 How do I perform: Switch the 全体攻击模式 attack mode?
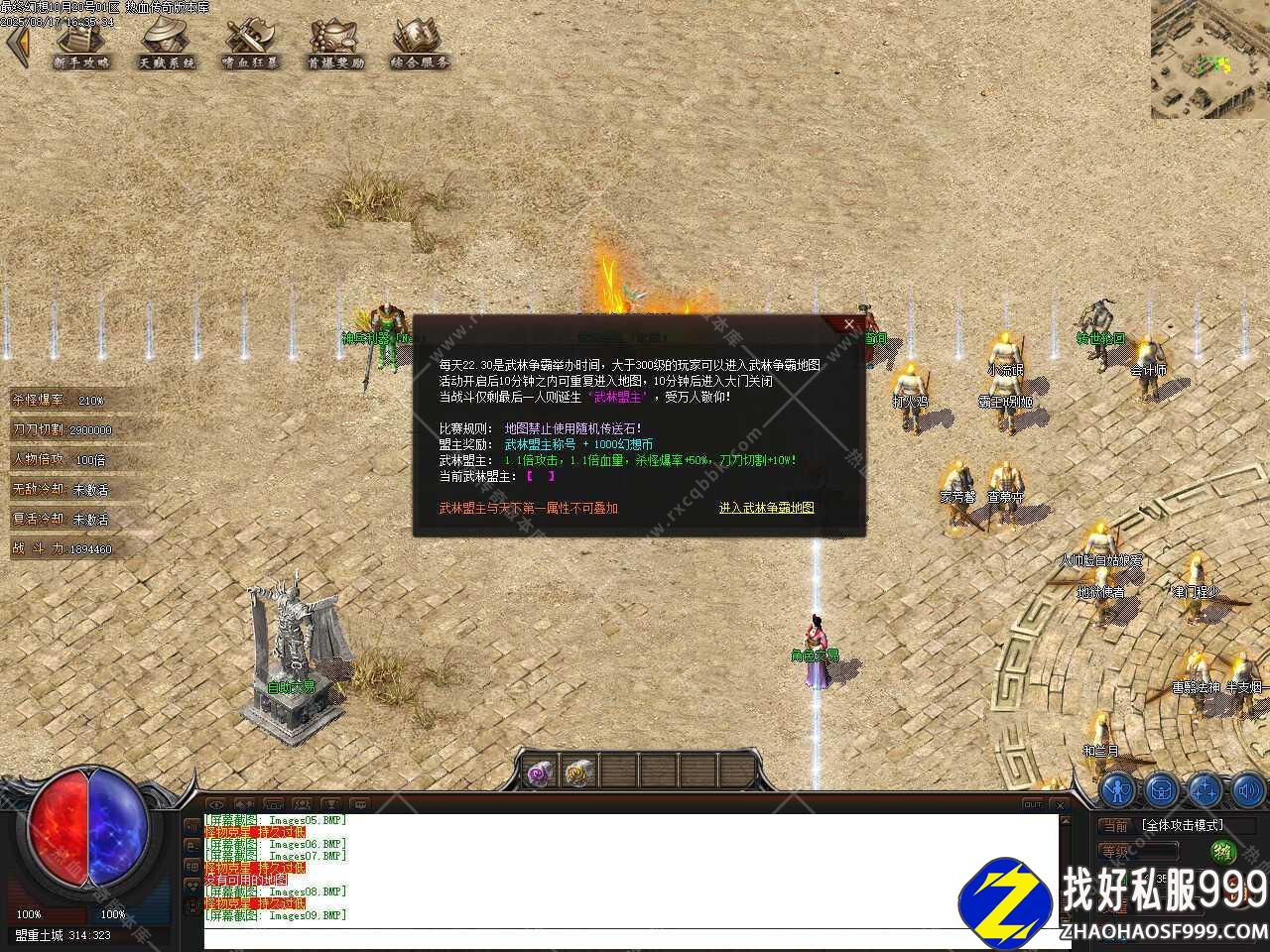click(1182, 825)
